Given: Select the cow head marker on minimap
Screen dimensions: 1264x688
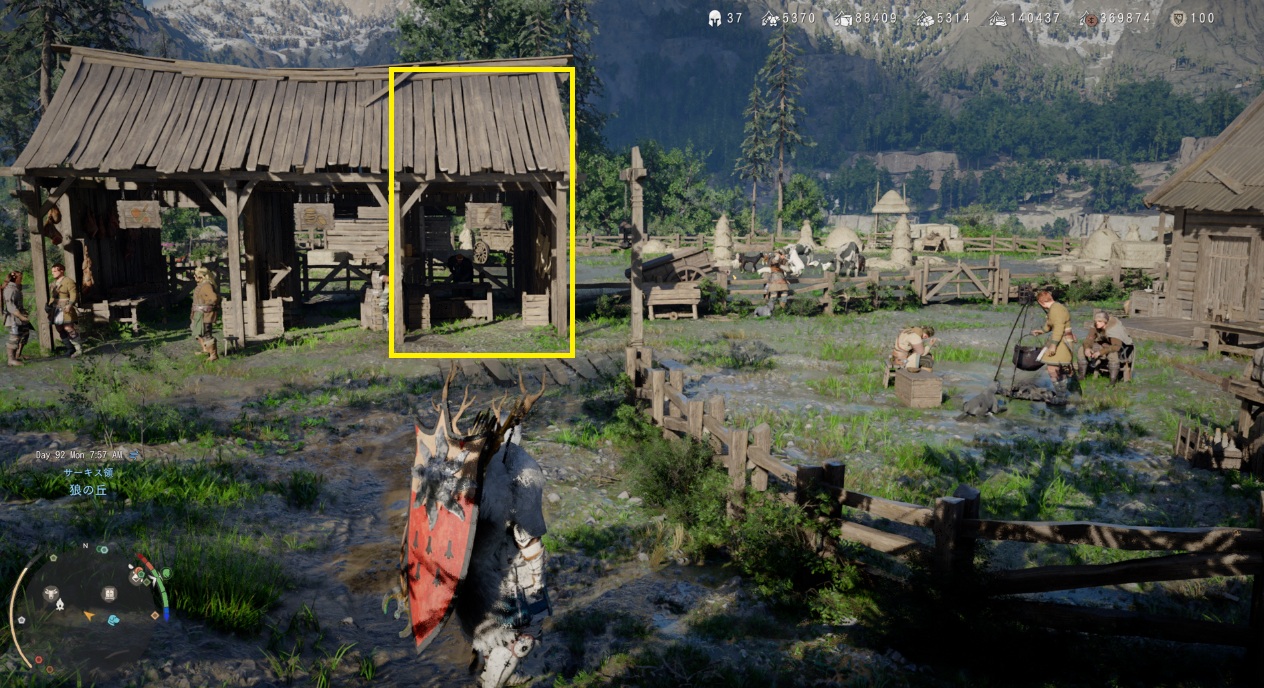Looking at the screenshot, I should (x=50, y=593).
